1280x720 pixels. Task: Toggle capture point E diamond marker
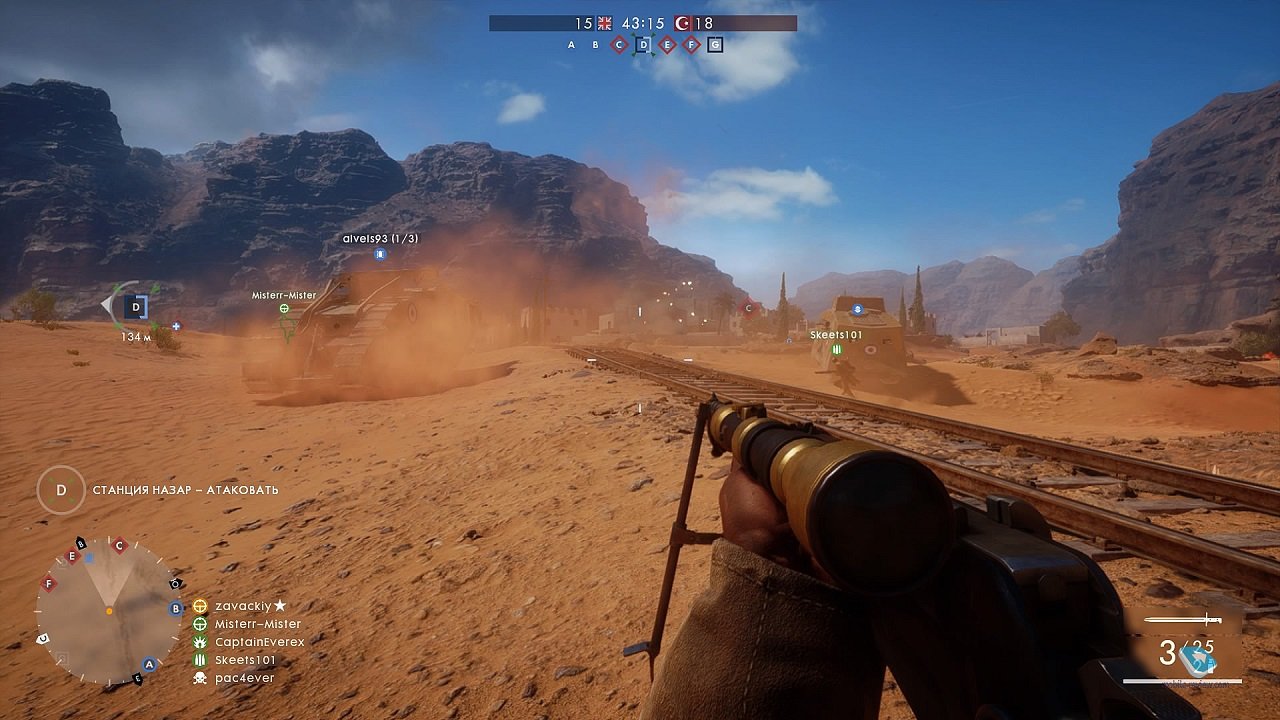tap(668, 44)
